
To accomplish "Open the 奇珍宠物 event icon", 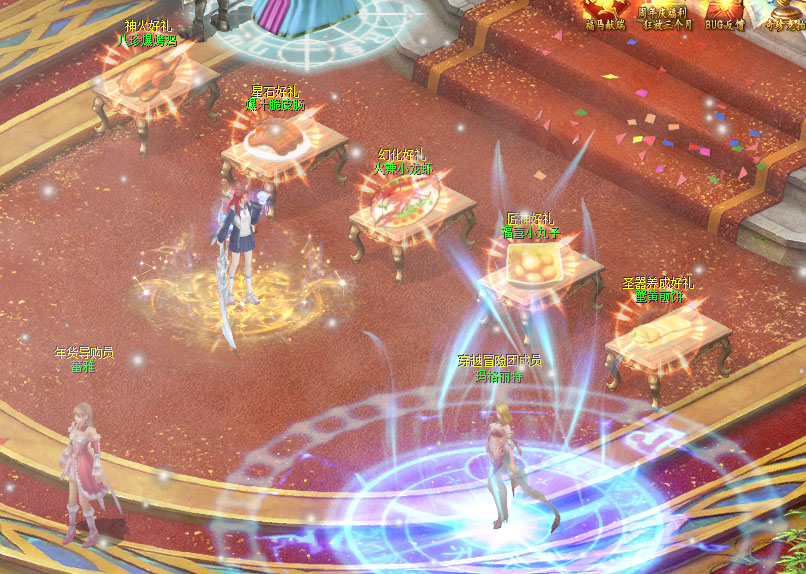I will [786, 12].
